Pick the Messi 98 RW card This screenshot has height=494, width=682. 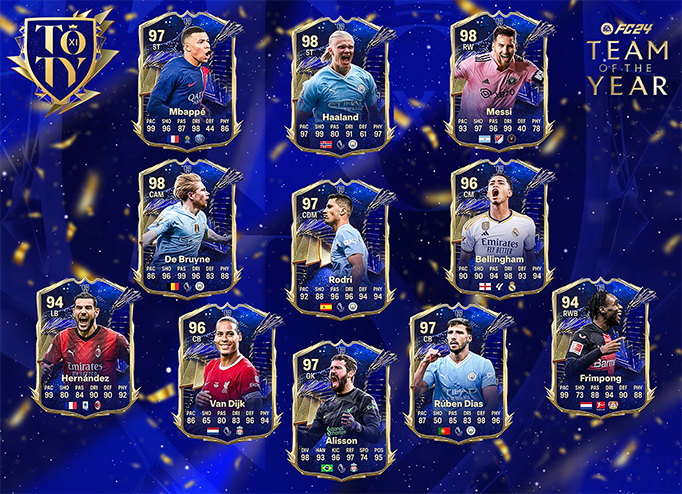(495, 80)
